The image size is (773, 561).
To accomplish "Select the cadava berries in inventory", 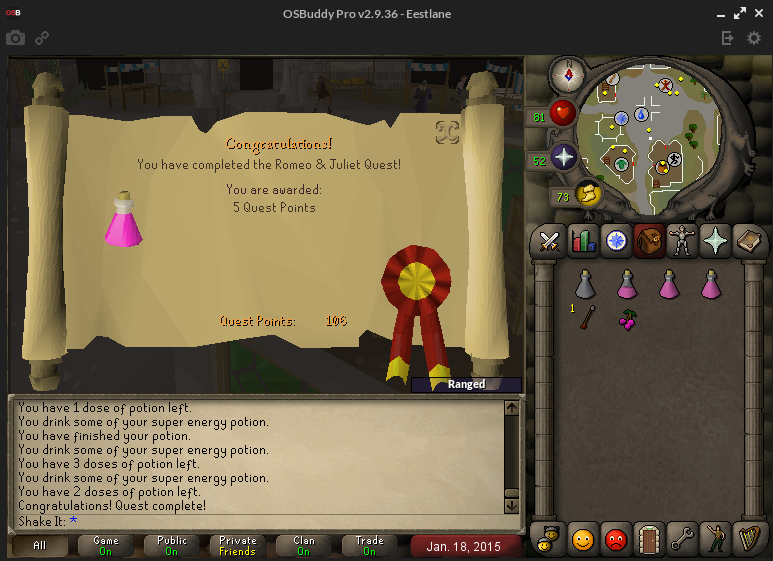I will pos(628,320).
